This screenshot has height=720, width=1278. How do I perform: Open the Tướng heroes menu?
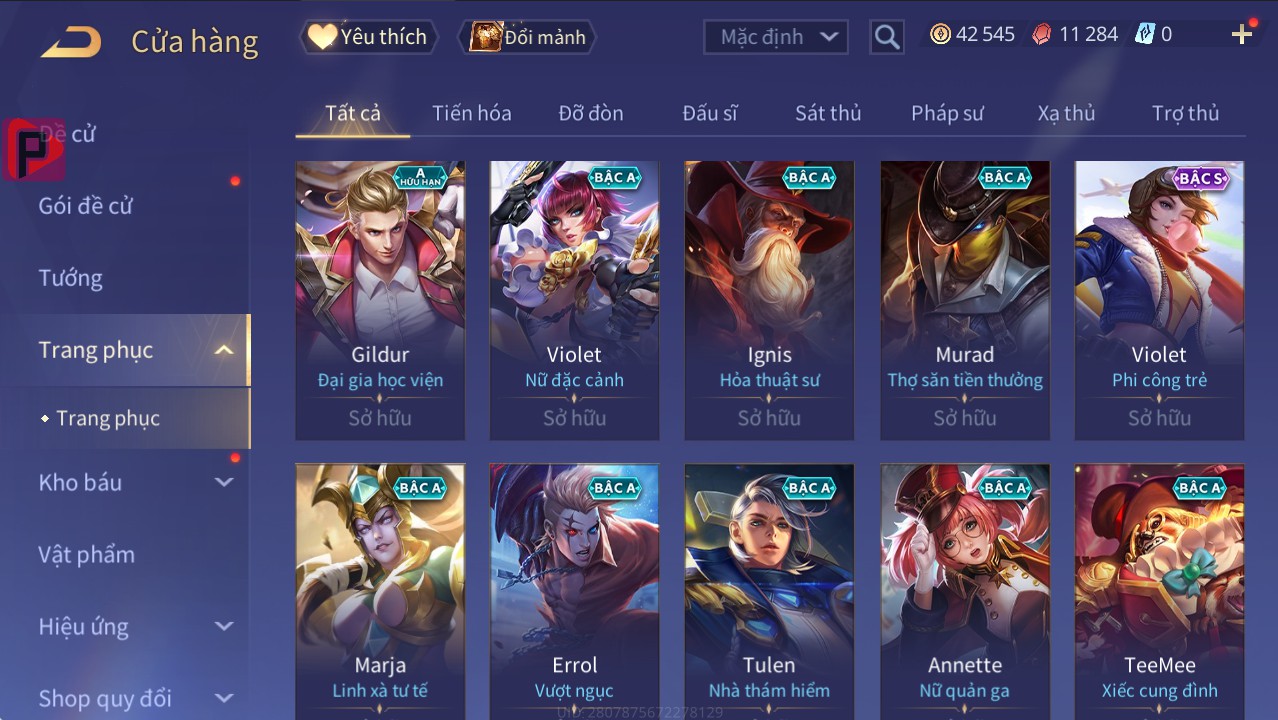point(71,278)
